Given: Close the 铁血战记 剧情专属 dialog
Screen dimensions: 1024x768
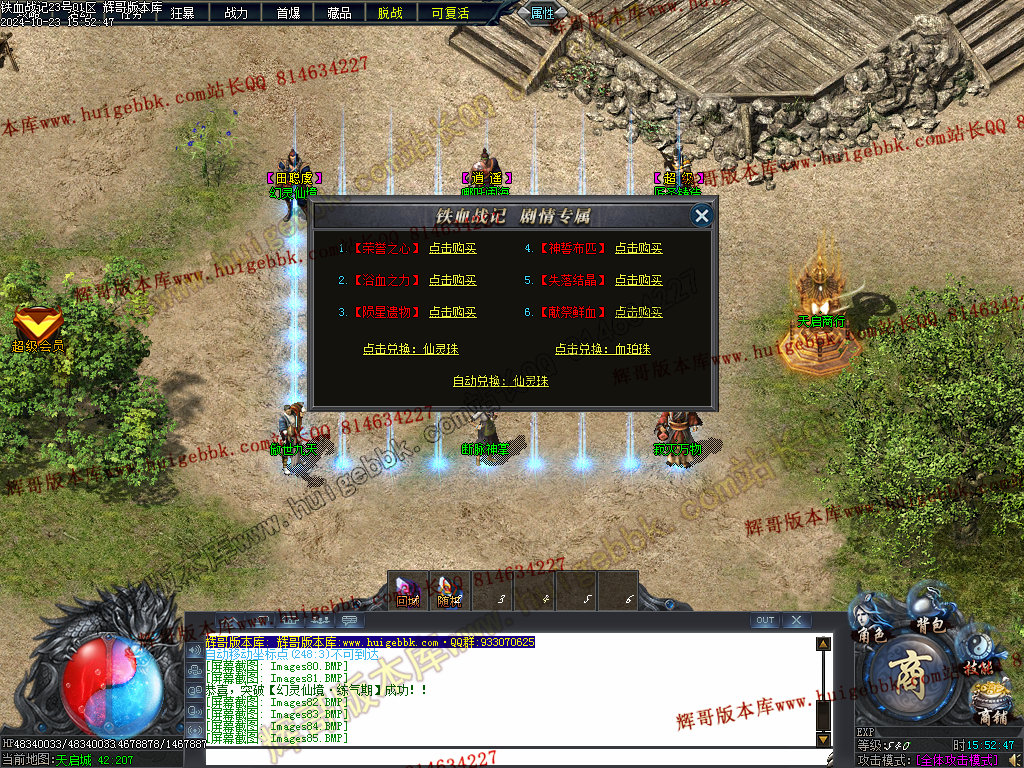Looking at the screenshot, I should pos(702,215).
